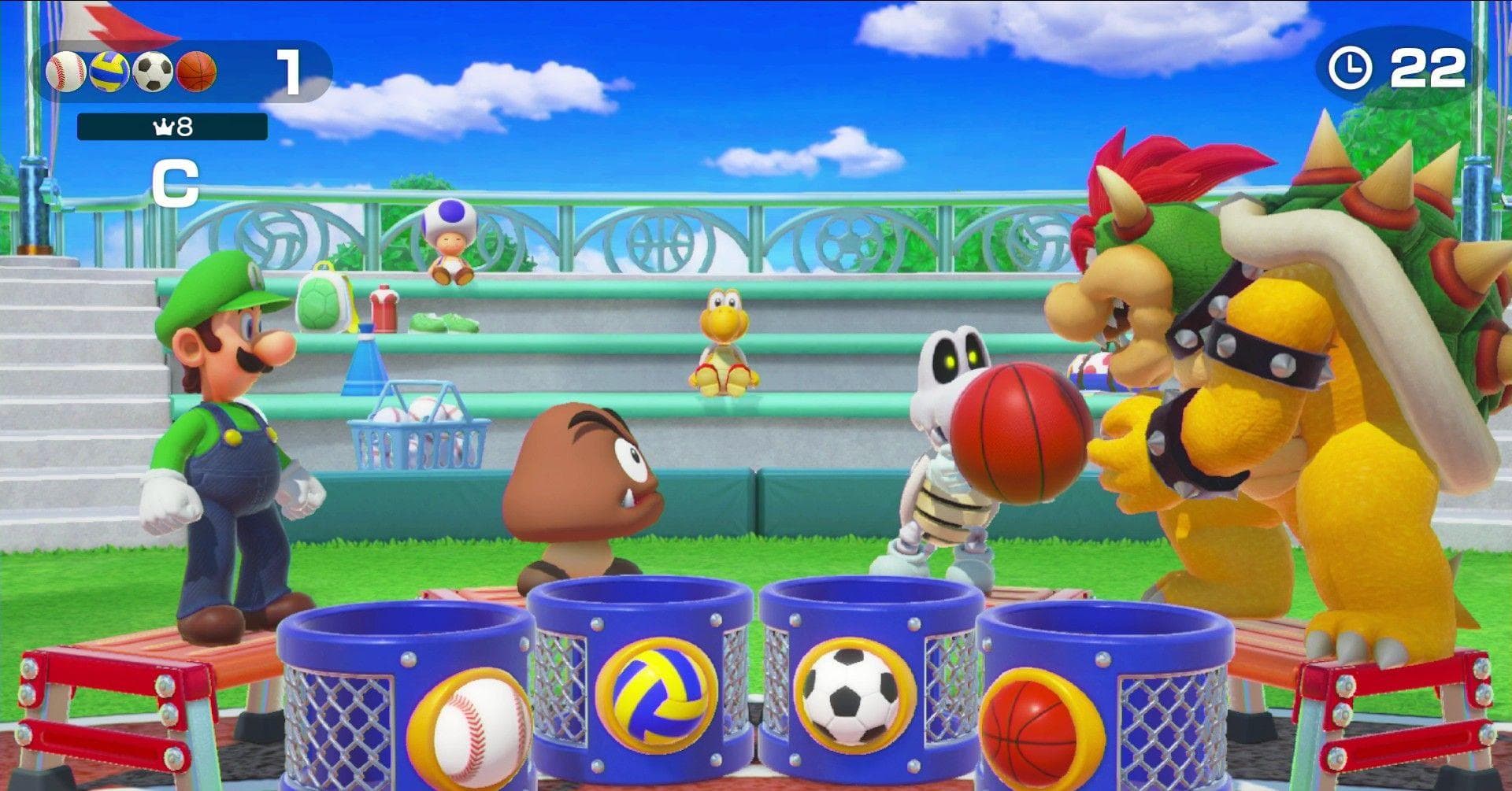
Task: Choose the soccer ball icon in the score panel
Action: click(x=153, y=72)
